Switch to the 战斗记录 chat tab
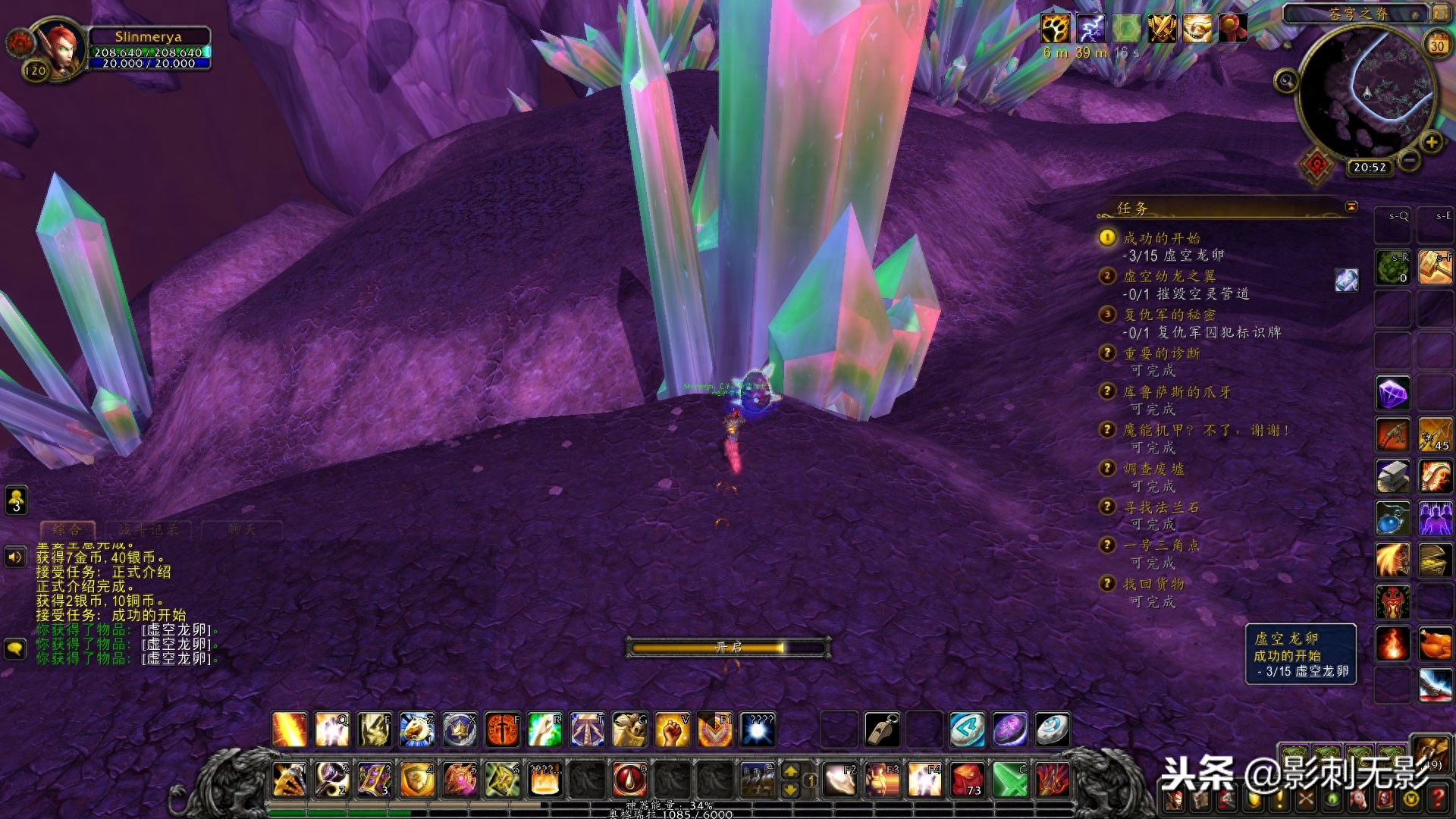 (149, 529)
